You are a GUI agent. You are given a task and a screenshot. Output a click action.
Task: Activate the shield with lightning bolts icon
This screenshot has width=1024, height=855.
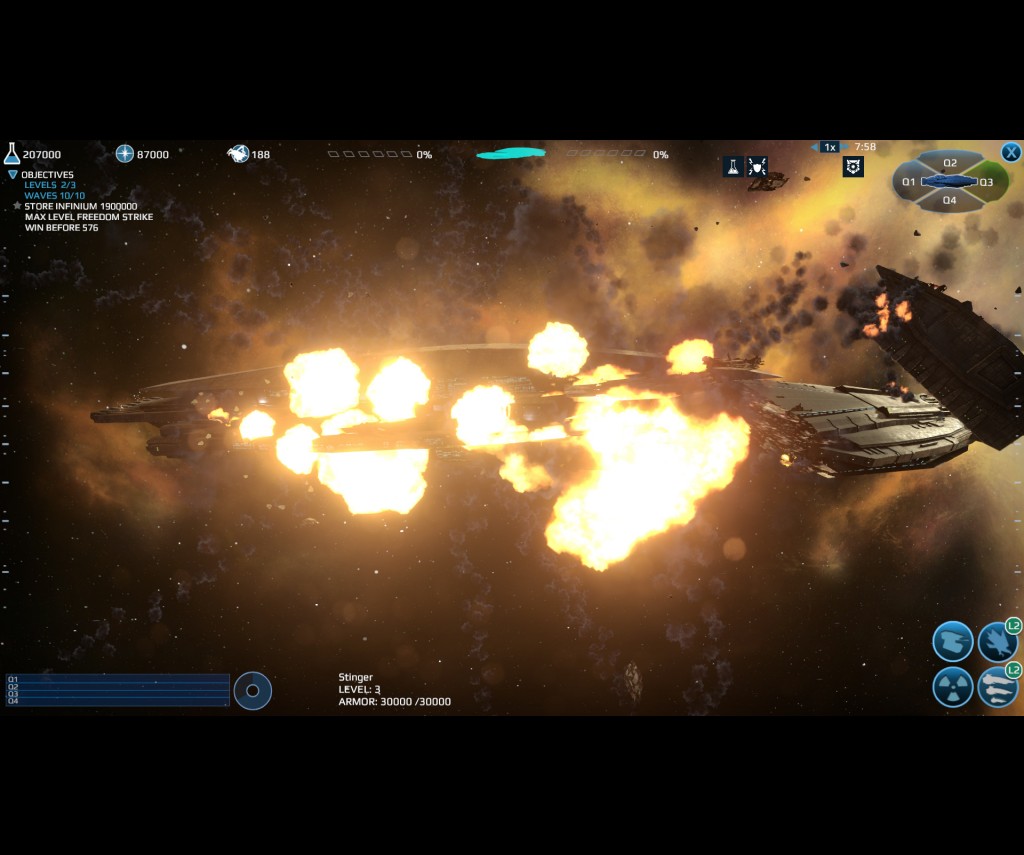coord(757,167)
